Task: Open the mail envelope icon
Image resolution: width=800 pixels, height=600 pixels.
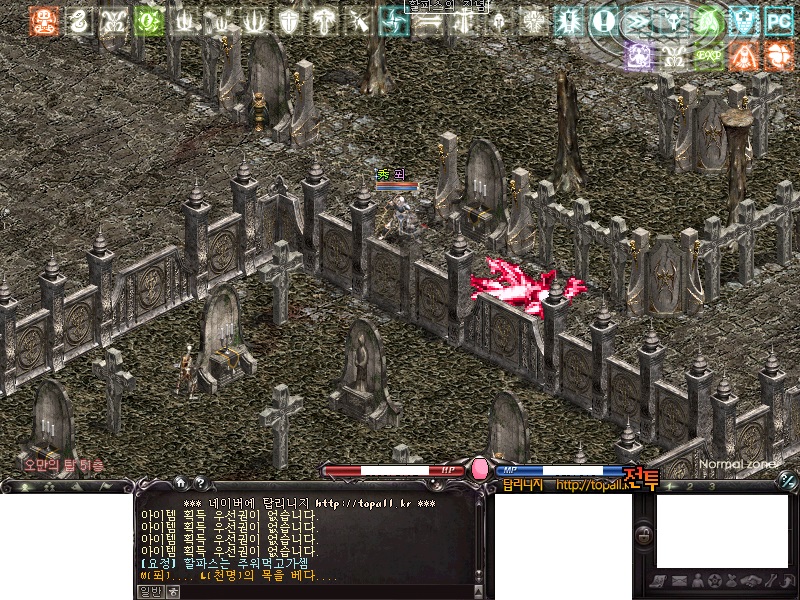Action: click(679, 581)
